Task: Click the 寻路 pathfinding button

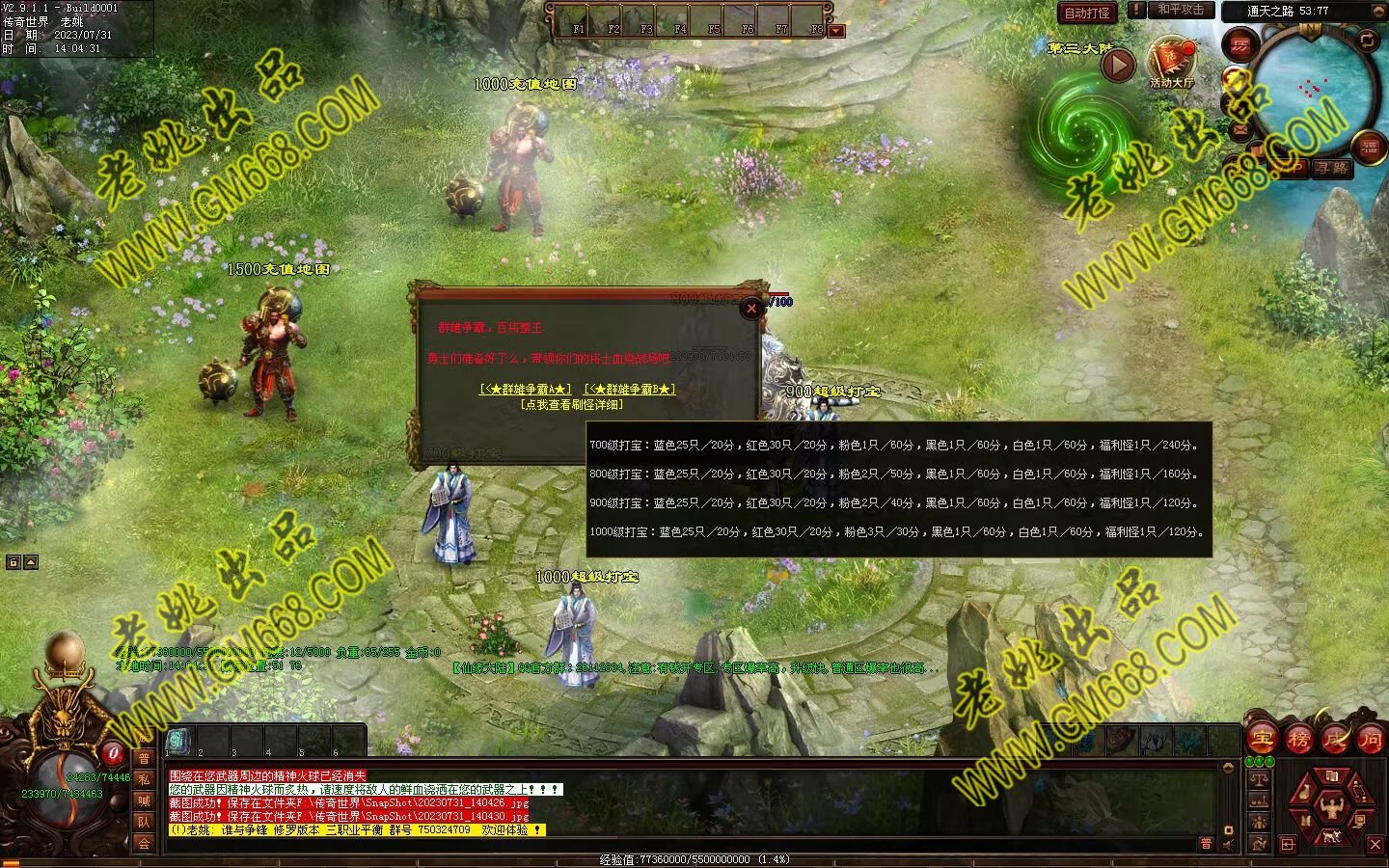Action: pos(1332,168)
